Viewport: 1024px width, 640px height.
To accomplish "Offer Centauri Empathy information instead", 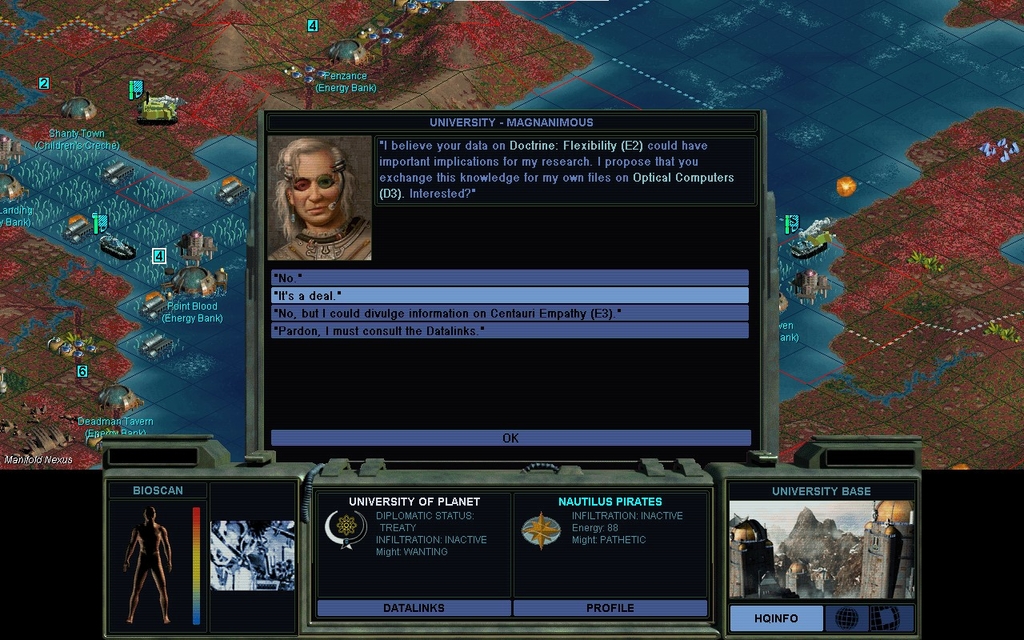I will click(x=509, y=313).
